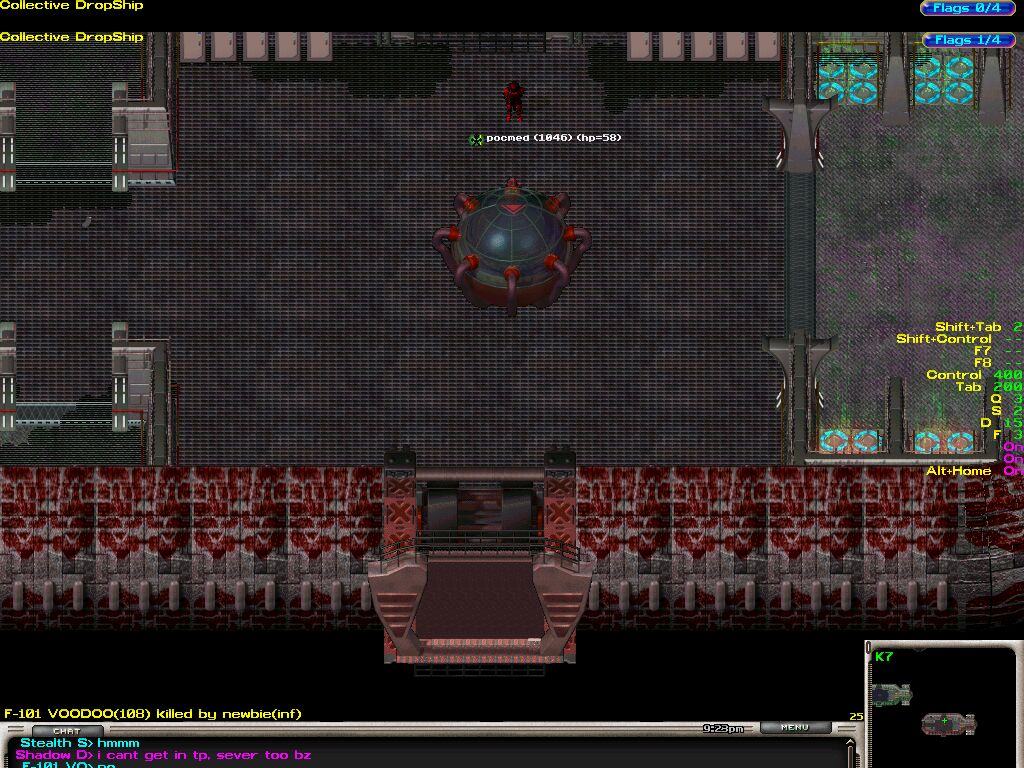Screen dimensions: 1024x768
Task: Click the Flags 0/4 indicator button
Action: click(966, 8)
